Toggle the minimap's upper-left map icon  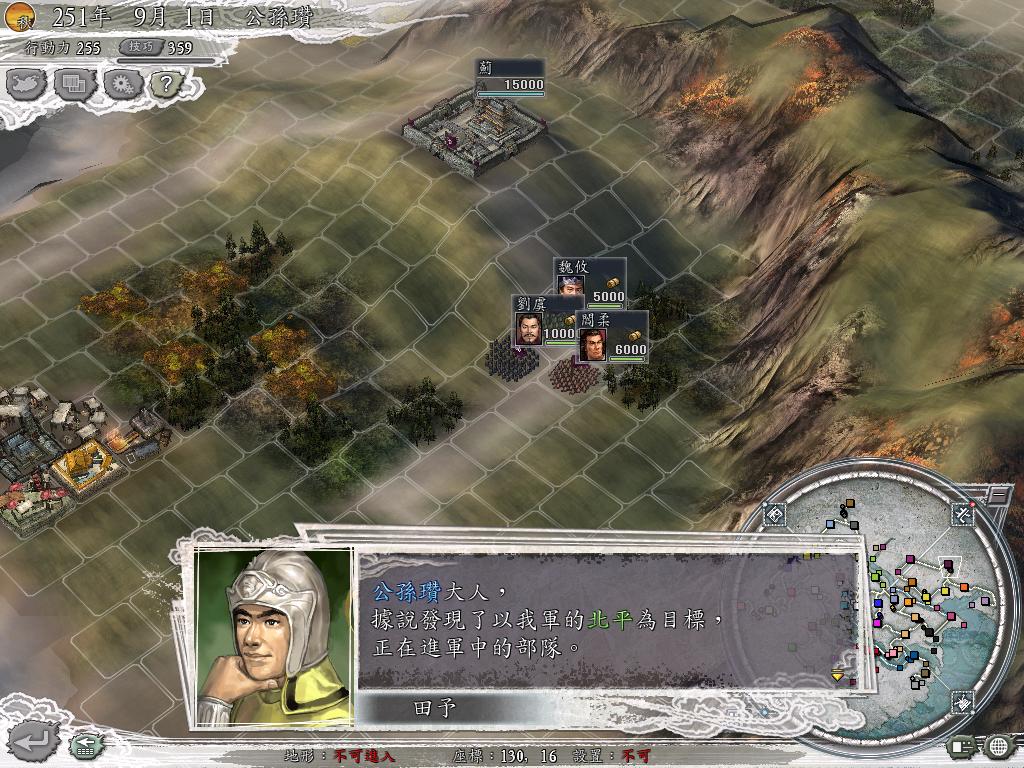coord(775,515)
